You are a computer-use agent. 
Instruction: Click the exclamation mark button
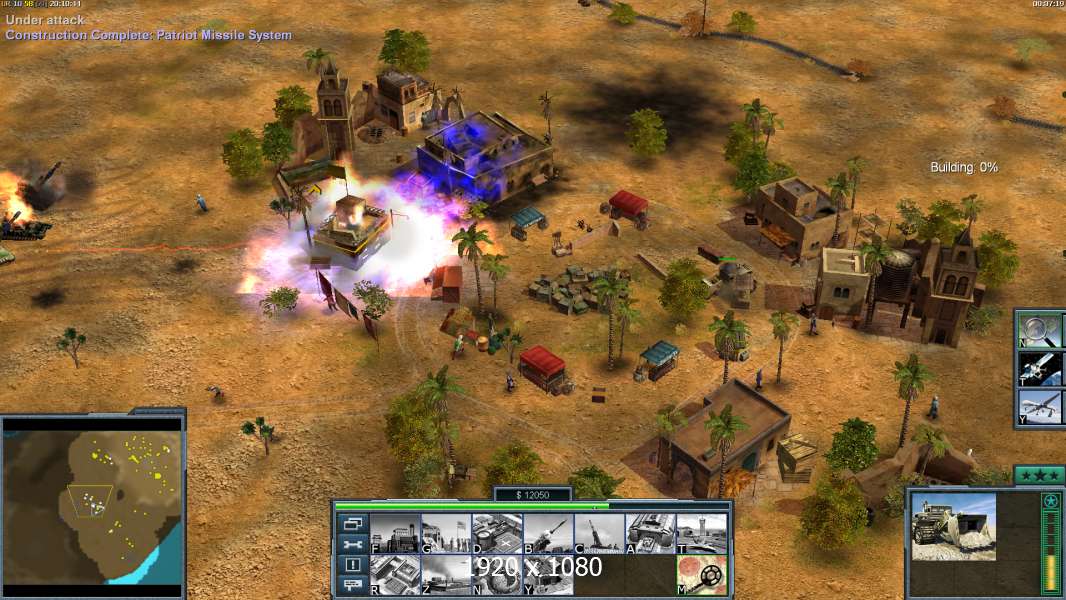pos(352,565)
